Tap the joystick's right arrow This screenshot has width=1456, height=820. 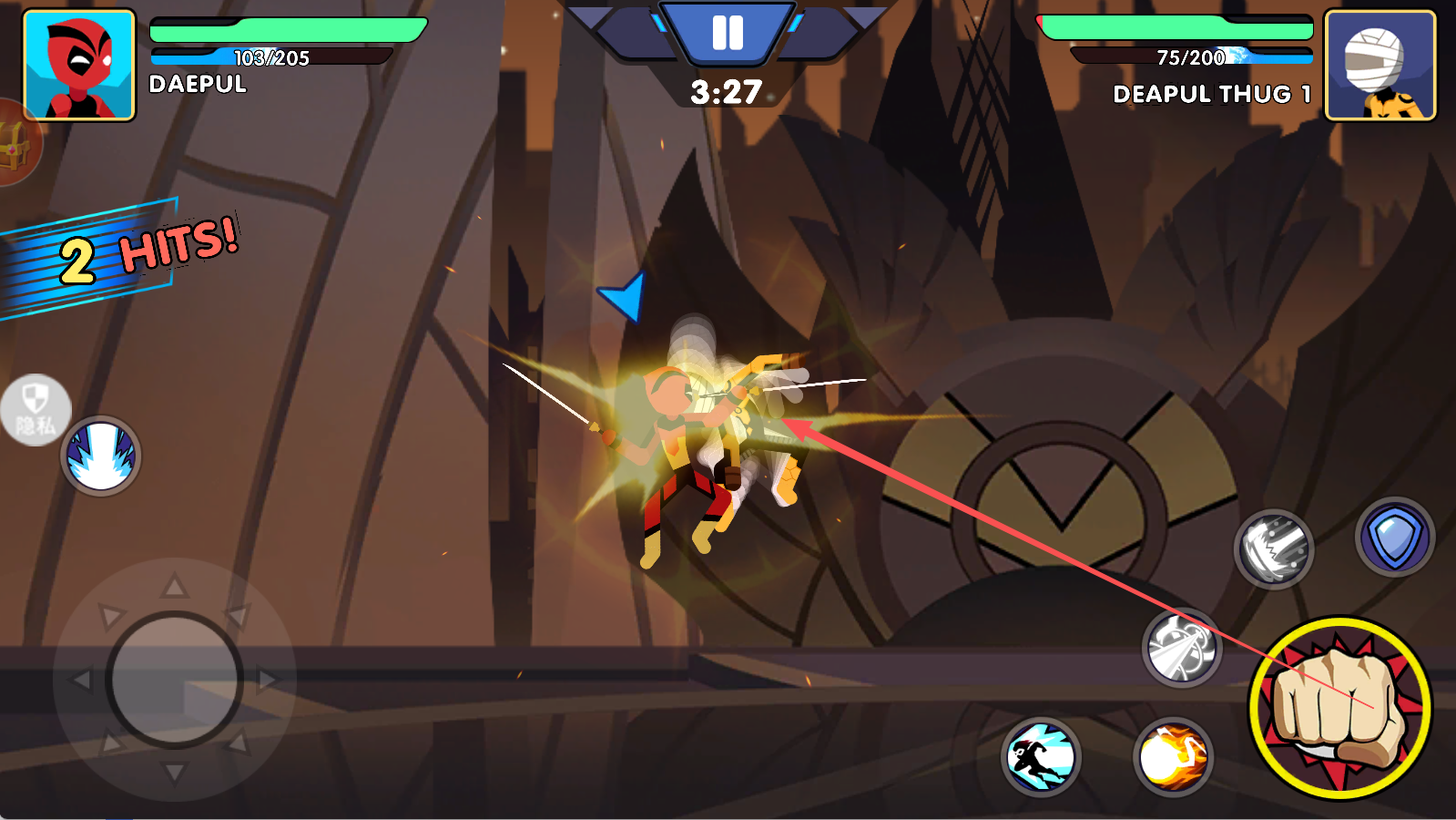pyautogui.click(x=268, y=680)
